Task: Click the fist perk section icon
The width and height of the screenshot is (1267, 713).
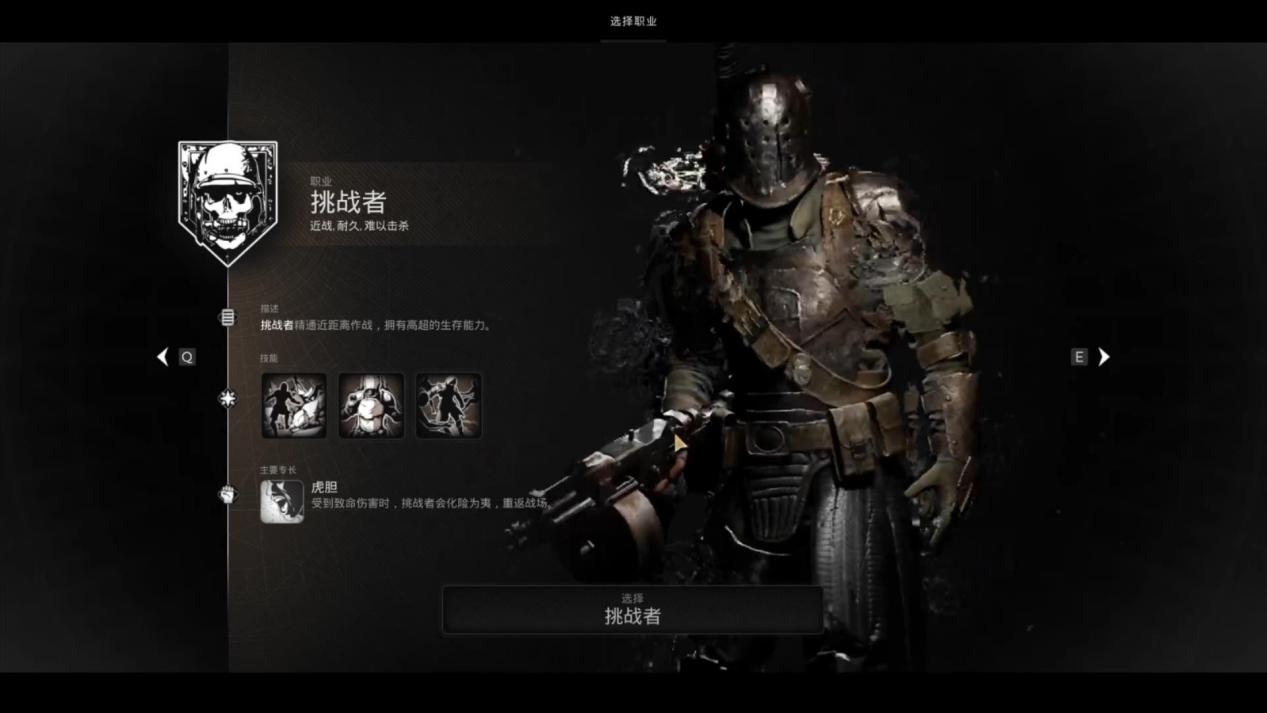Action: [x=228, y=494]
